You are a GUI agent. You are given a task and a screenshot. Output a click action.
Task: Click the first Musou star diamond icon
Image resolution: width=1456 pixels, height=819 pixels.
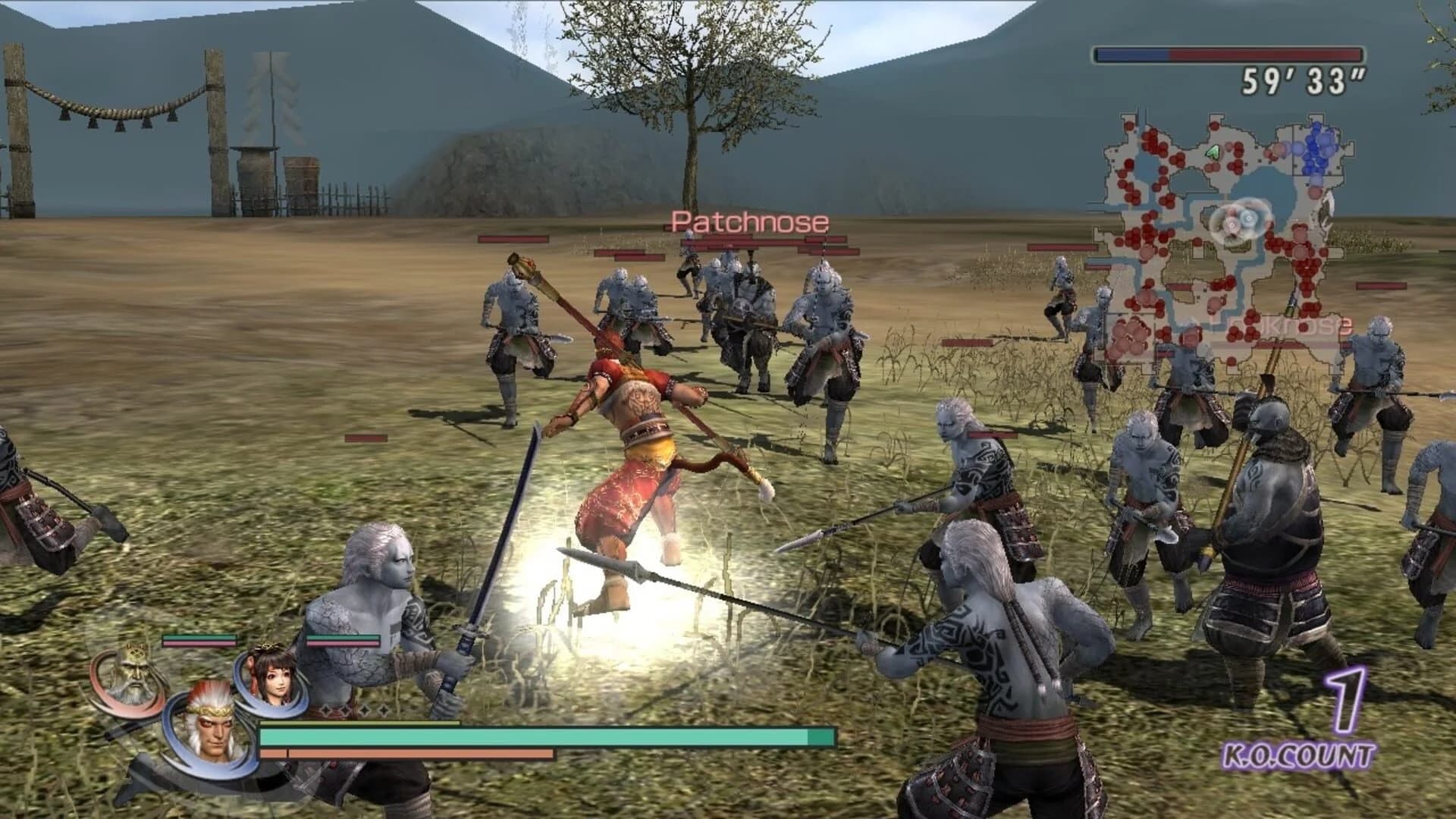coord(326,710)
